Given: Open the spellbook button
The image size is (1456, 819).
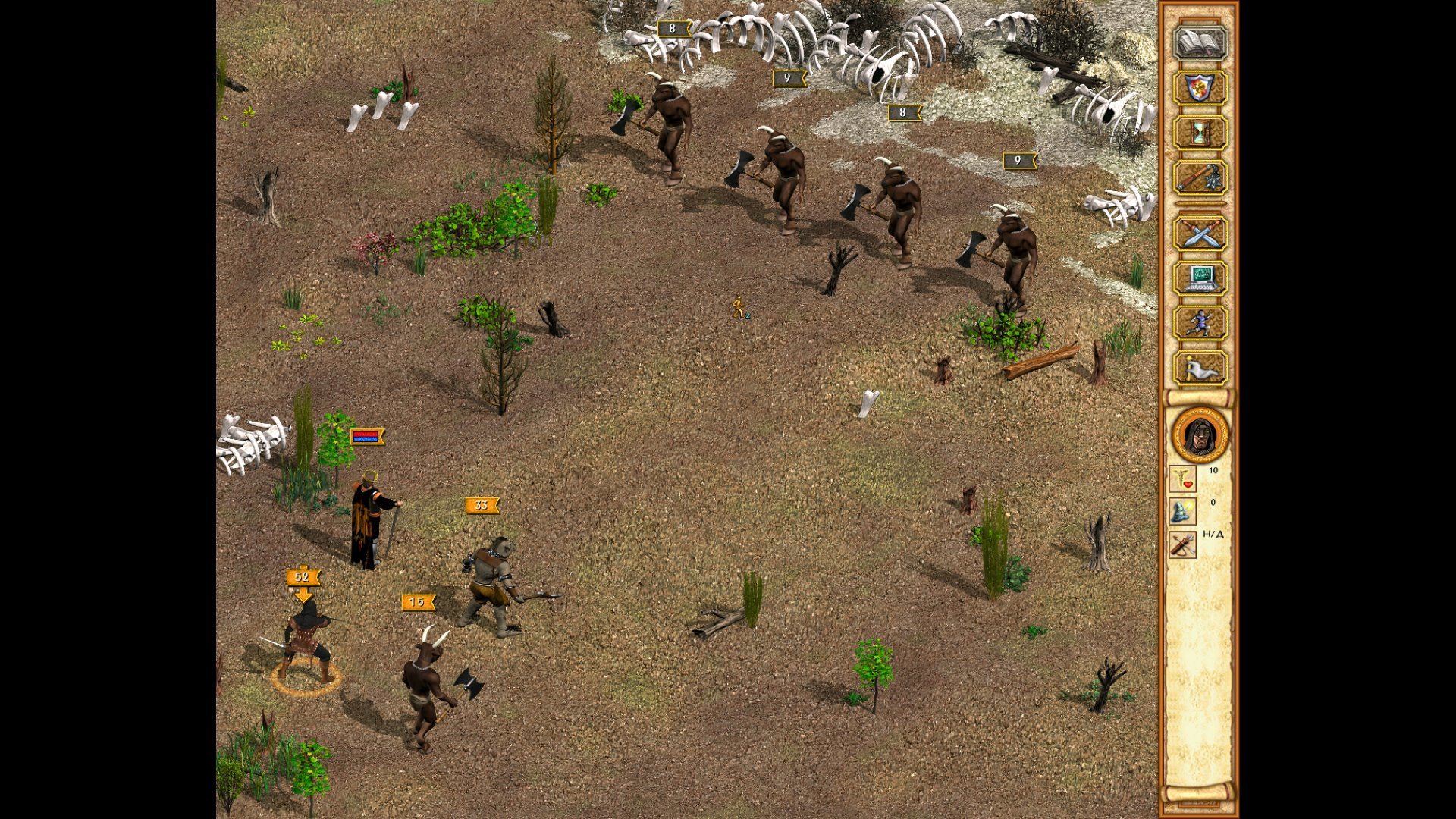Looking at the screenshot, I should point(1200,43).
